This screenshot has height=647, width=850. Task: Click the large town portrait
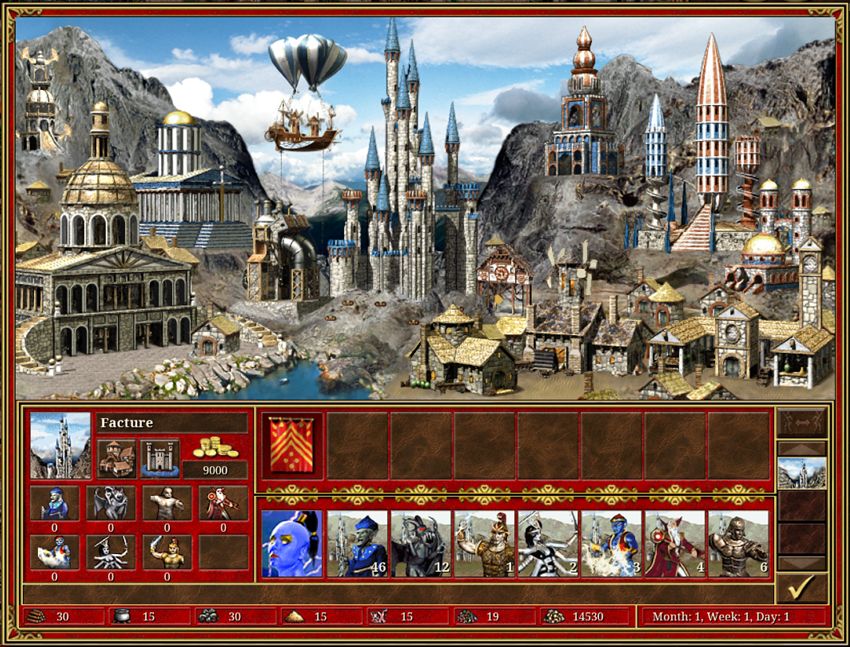60,446
